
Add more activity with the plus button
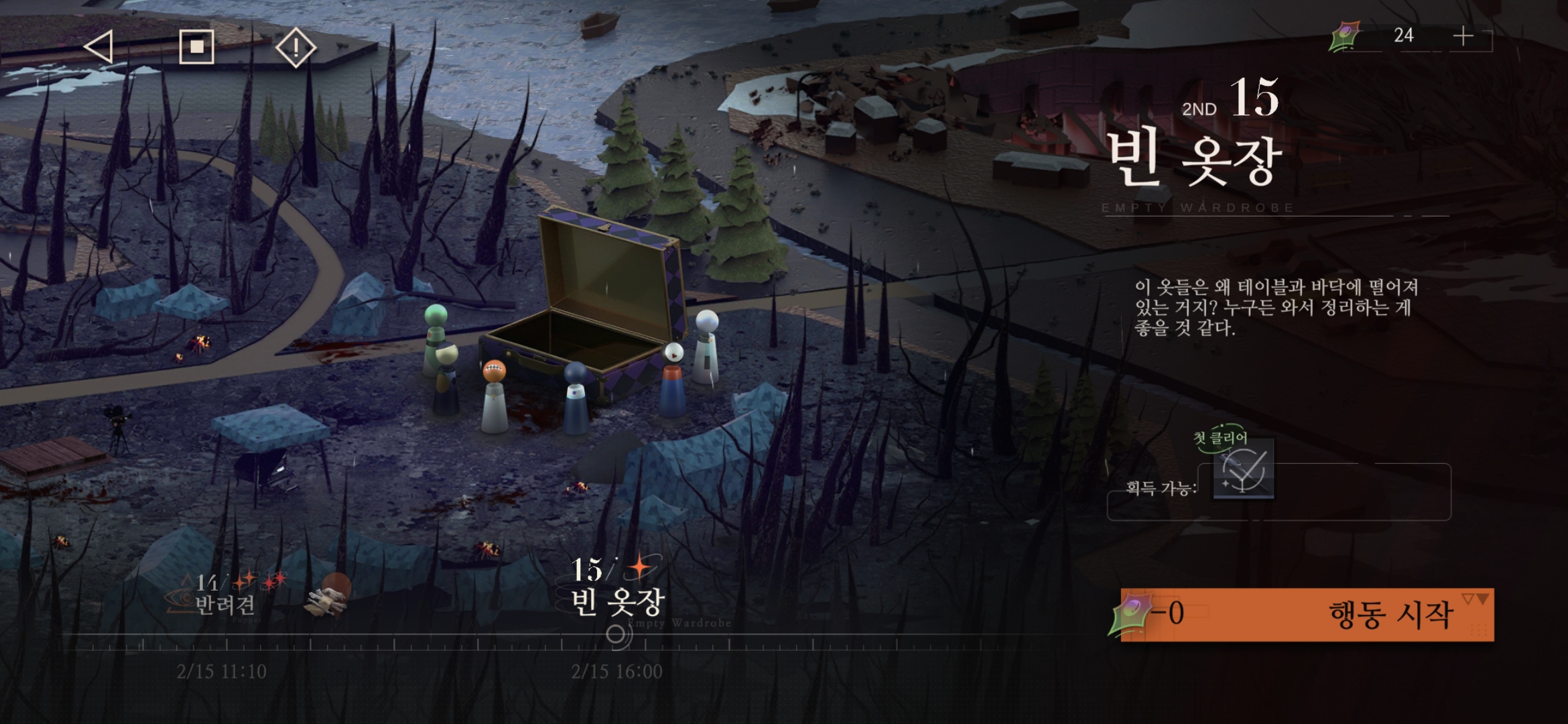pyautogui.click(x=1463, y=37)
